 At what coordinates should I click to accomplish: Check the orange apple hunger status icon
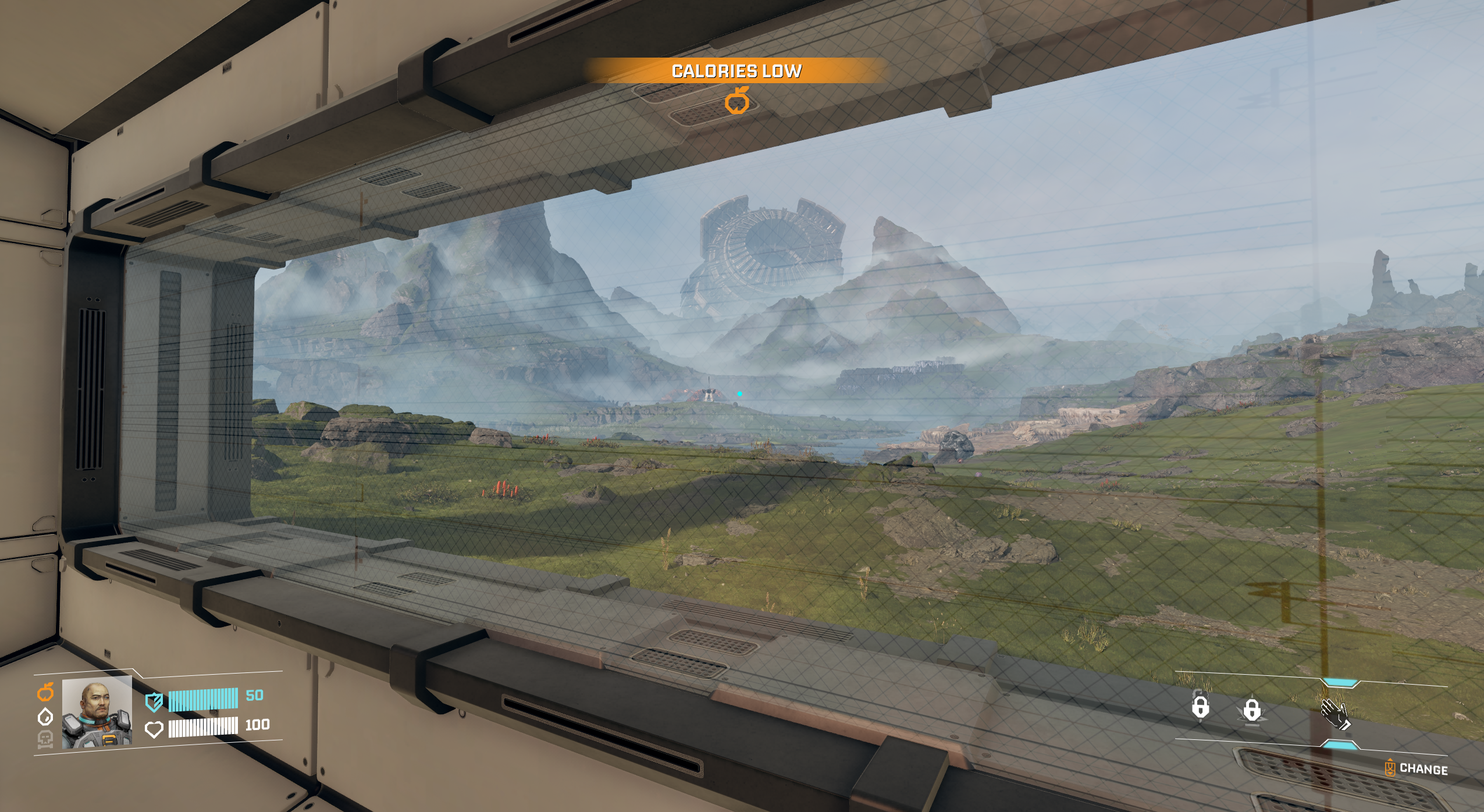[45, 692]
